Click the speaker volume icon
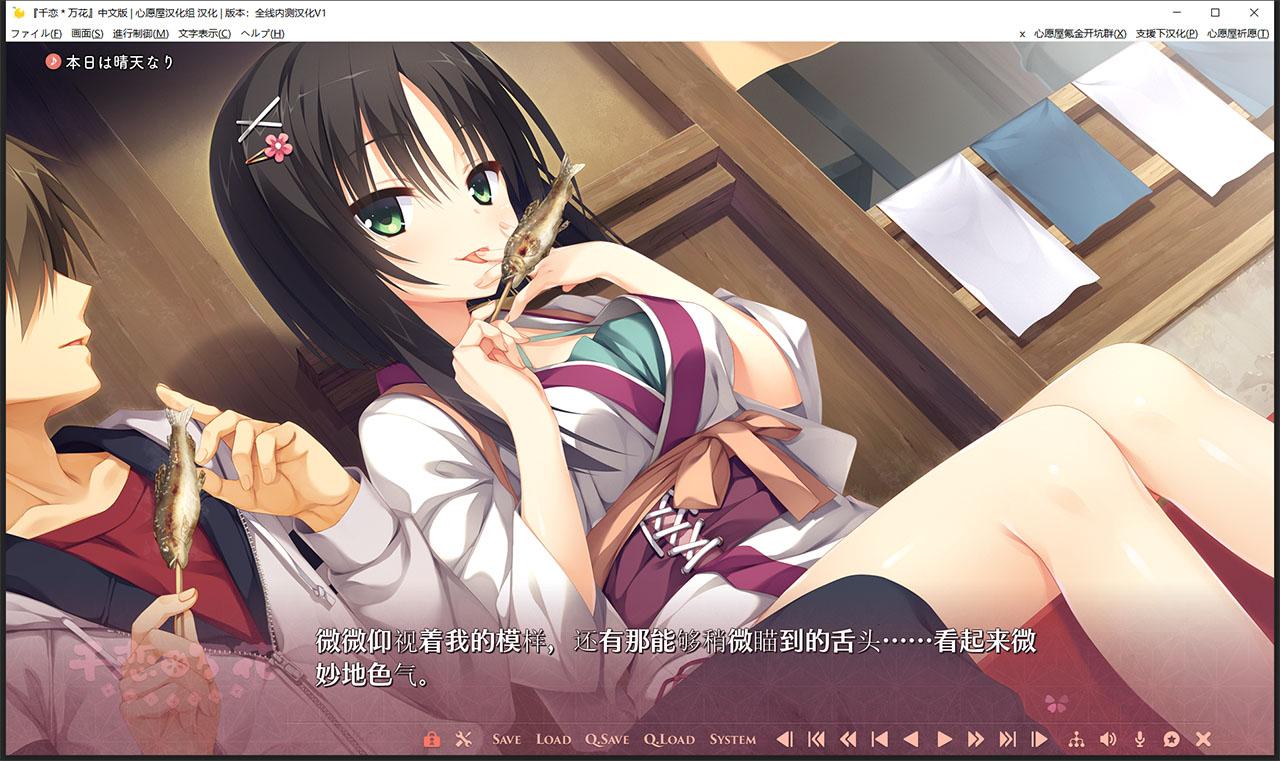The image size is (1280, 761). coord(1107,740)
